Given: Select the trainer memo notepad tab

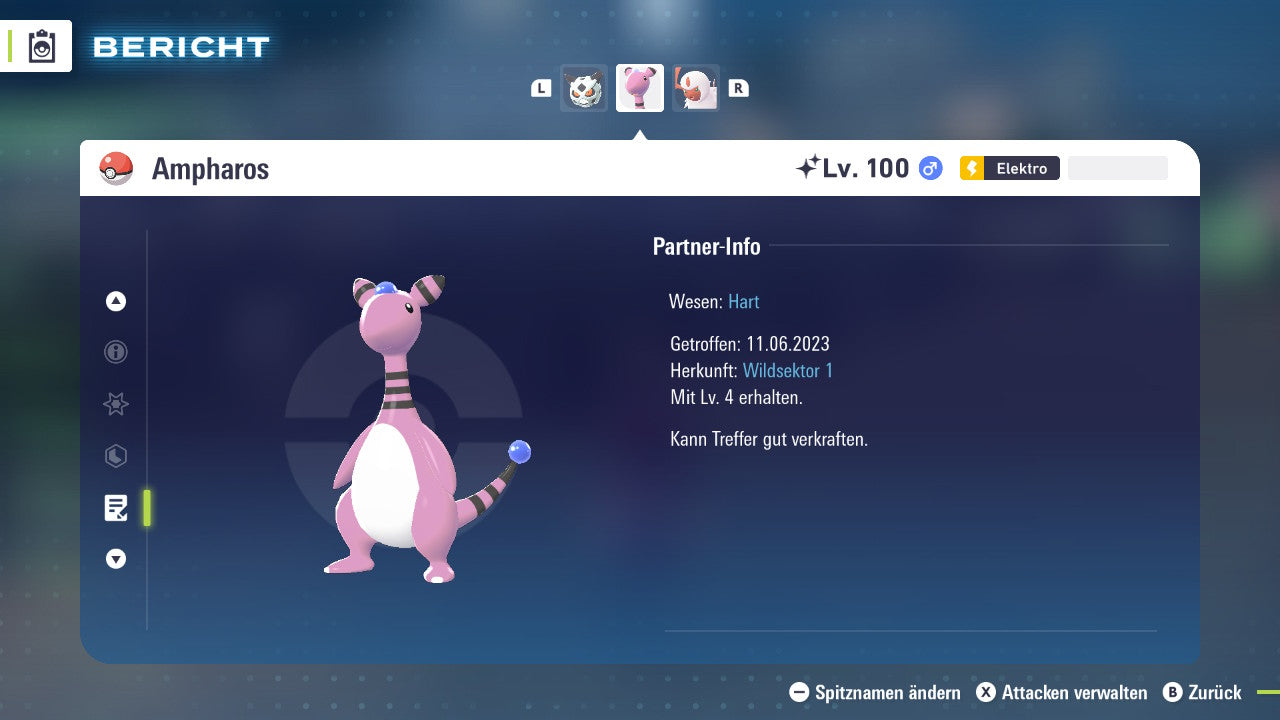Looking at the screenshot, I should tap(116, 508).
